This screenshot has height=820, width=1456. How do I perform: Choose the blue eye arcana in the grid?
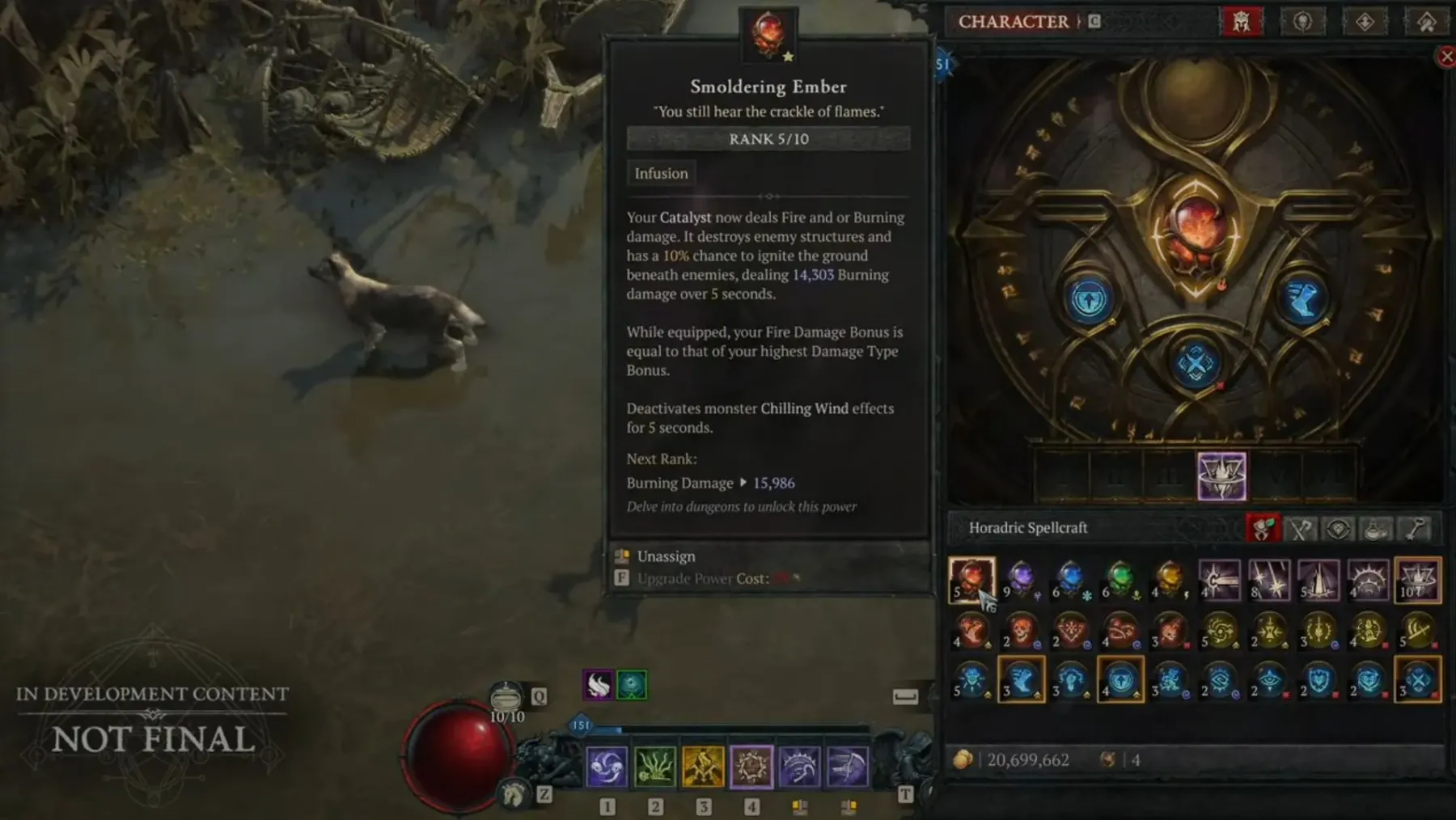coord(1269,680)
